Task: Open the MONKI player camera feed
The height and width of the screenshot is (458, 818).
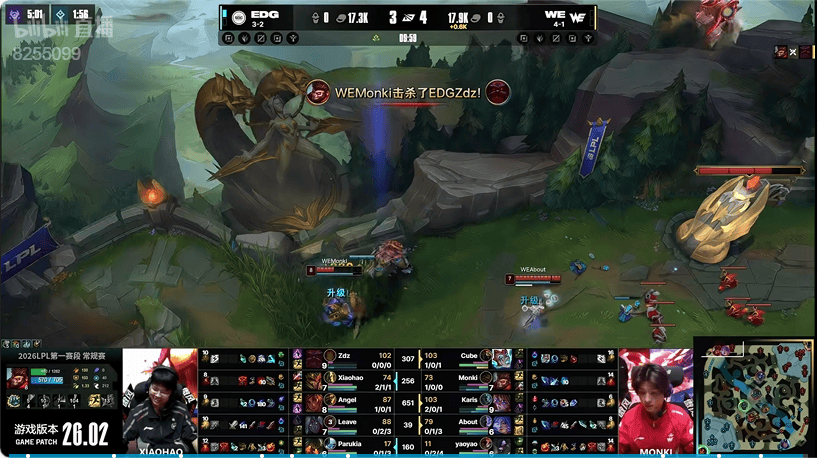Action: pyautogui.click(x=655, y=398)
